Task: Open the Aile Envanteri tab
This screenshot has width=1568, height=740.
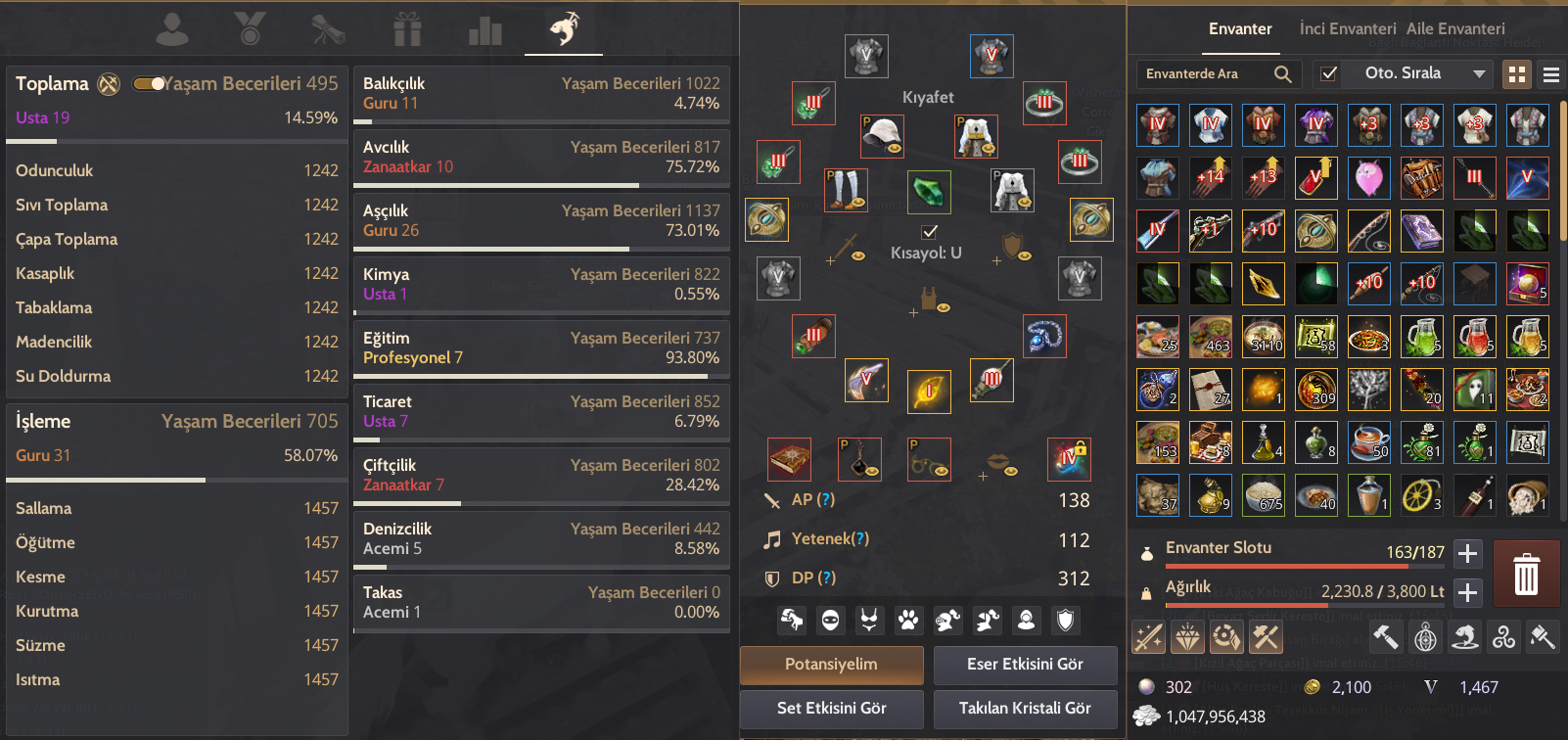Action: 1455,29
